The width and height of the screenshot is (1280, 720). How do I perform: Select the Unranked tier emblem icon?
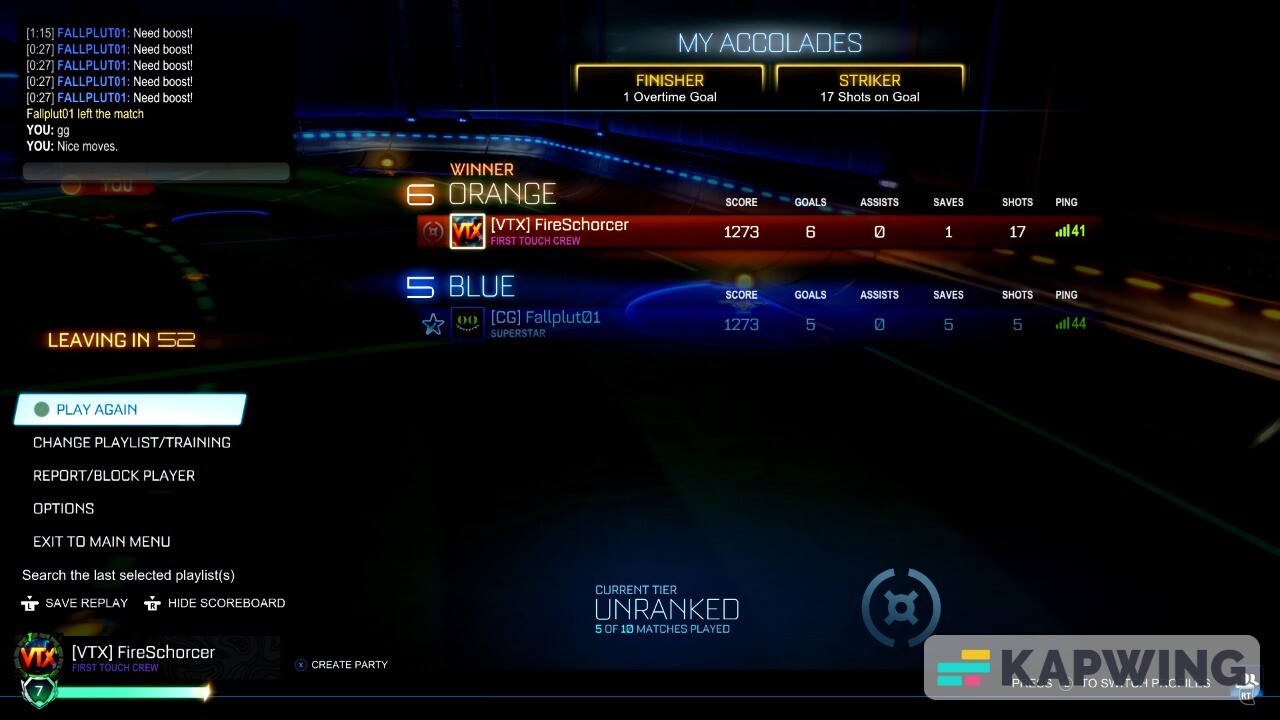pos(901,608)
